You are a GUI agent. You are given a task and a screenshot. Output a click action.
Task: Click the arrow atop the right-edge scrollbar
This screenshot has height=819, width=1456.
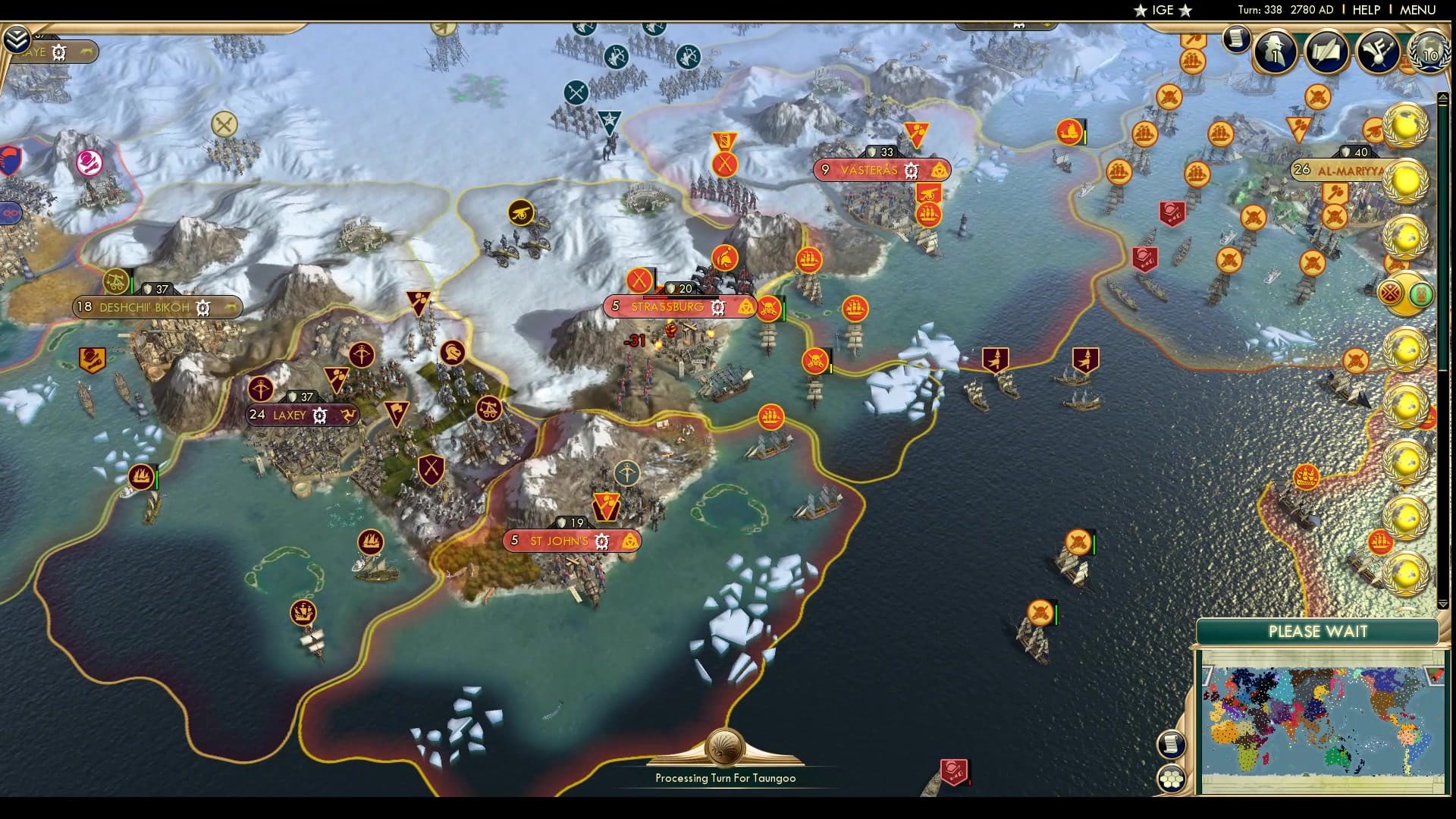click(x=1442, y=96)
